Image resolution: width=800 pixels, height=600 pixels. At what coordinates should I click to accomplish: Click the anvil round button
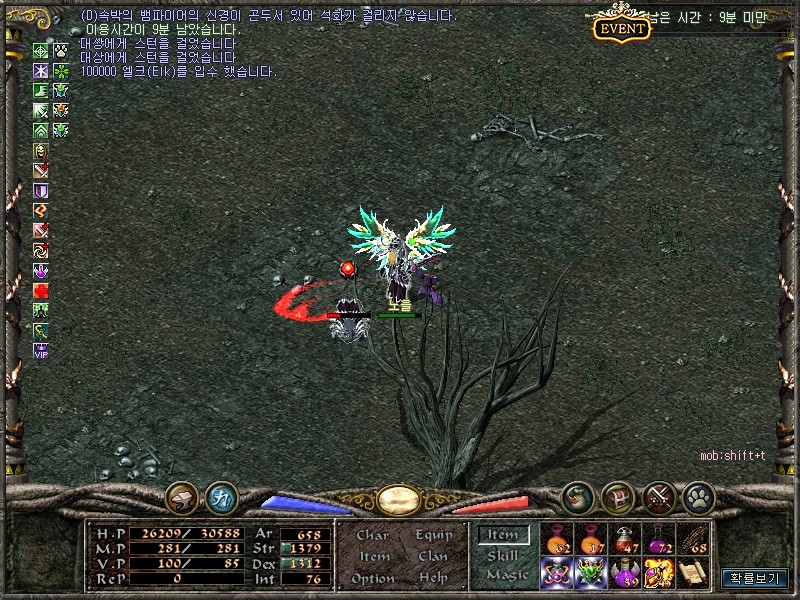[x=182, y=497]
